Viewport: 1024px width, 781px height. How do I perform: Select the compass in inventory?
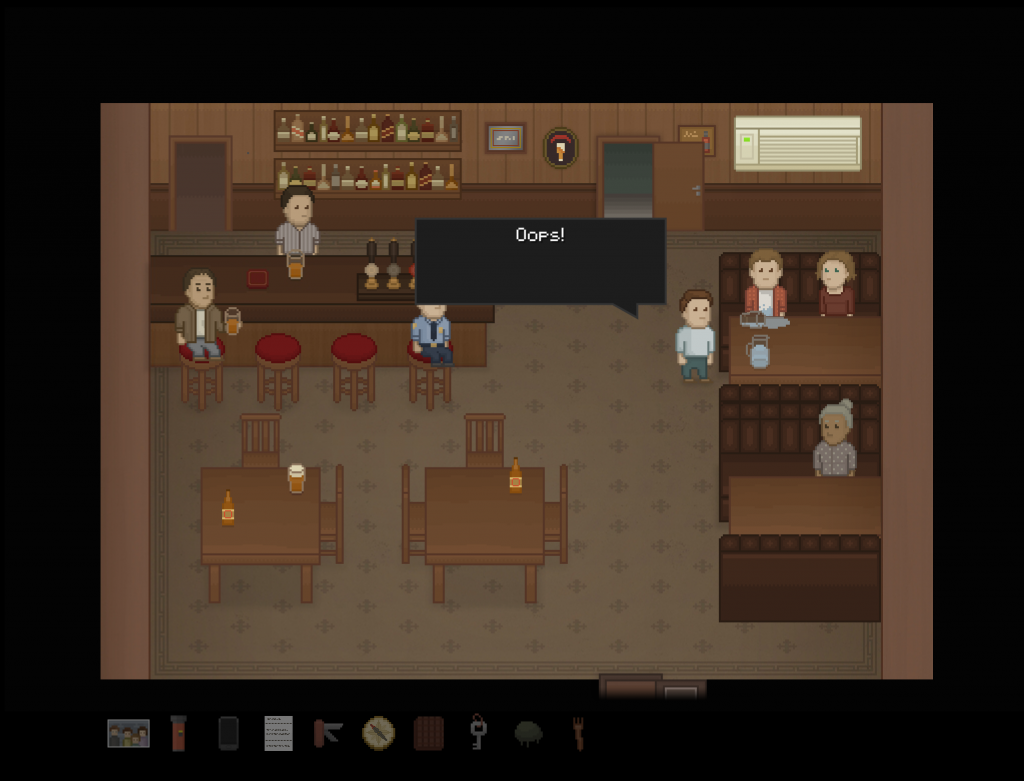(x=378, y=733)
